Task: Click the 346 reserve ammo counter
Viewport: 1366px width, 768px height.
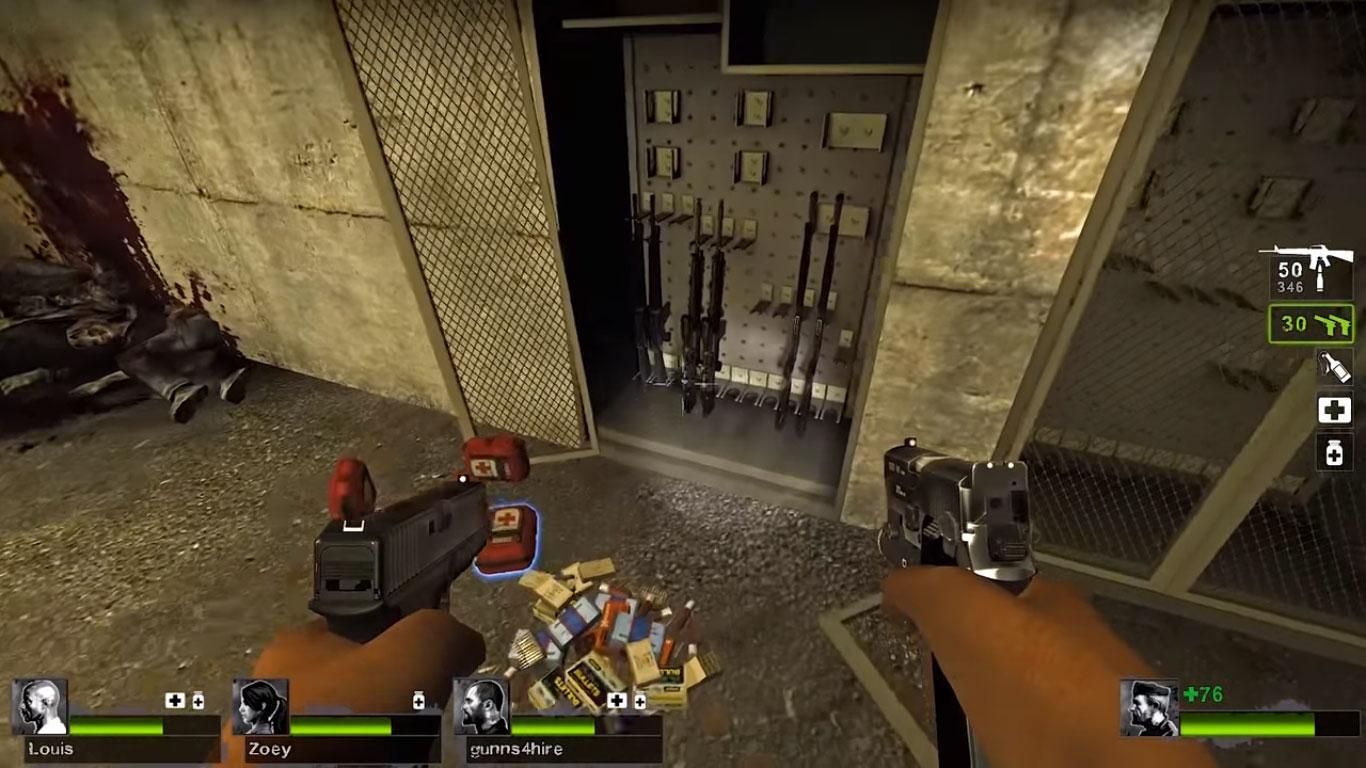Action: [x=1291, y=284]
